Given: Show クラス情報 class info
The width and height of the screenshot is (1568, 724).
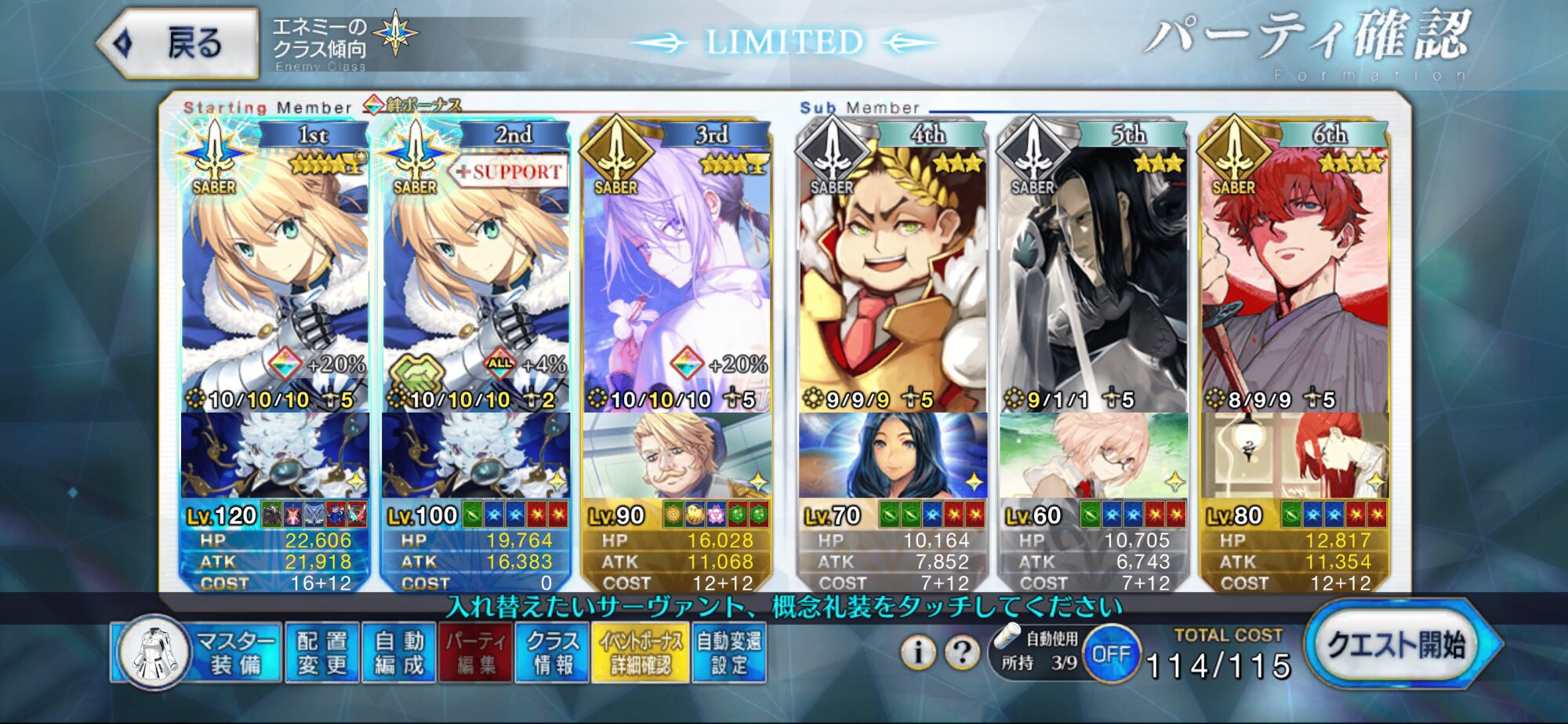Looking at the screenshot, I should (x=552, y=653).
